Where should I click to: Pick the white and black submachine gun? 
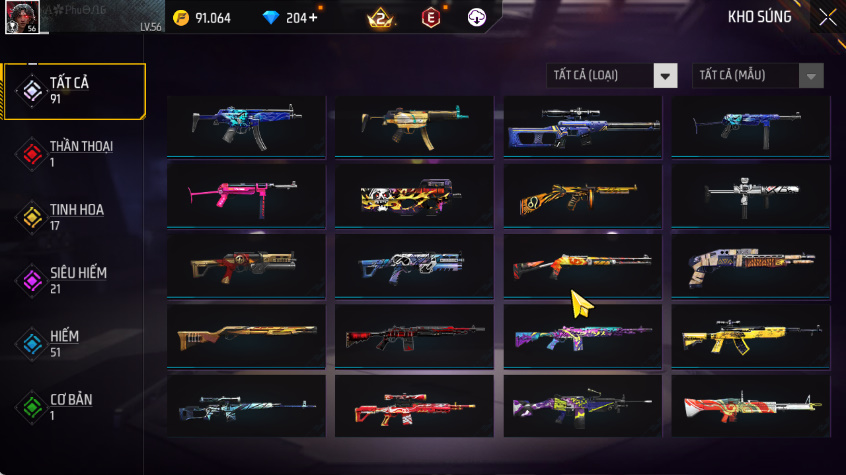[751, 195]
